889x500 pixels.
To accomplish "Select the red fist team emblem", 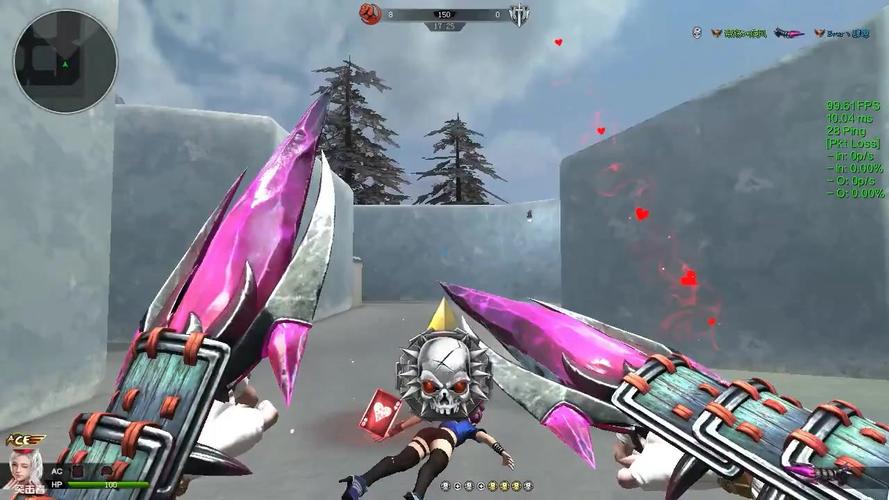I will (x=370, y=14).
